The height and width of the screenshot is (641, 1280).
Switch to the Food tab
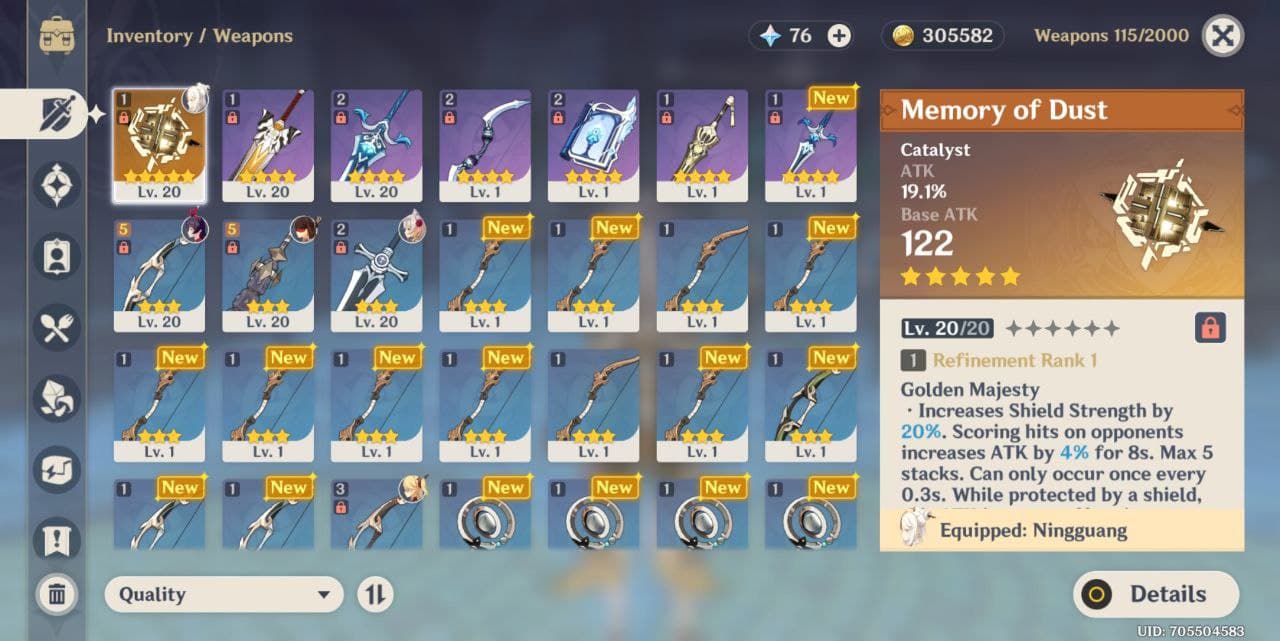pos(57,327)
